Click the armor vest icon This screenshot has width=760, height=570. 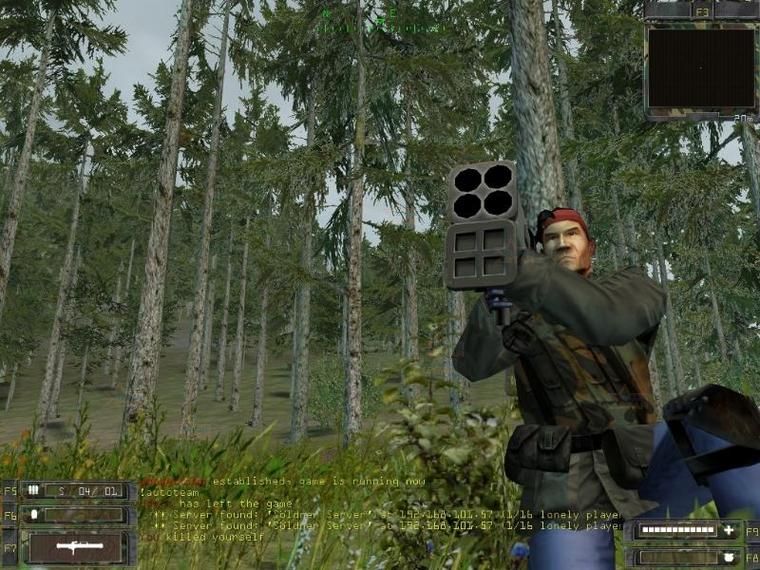coord(728,556)
